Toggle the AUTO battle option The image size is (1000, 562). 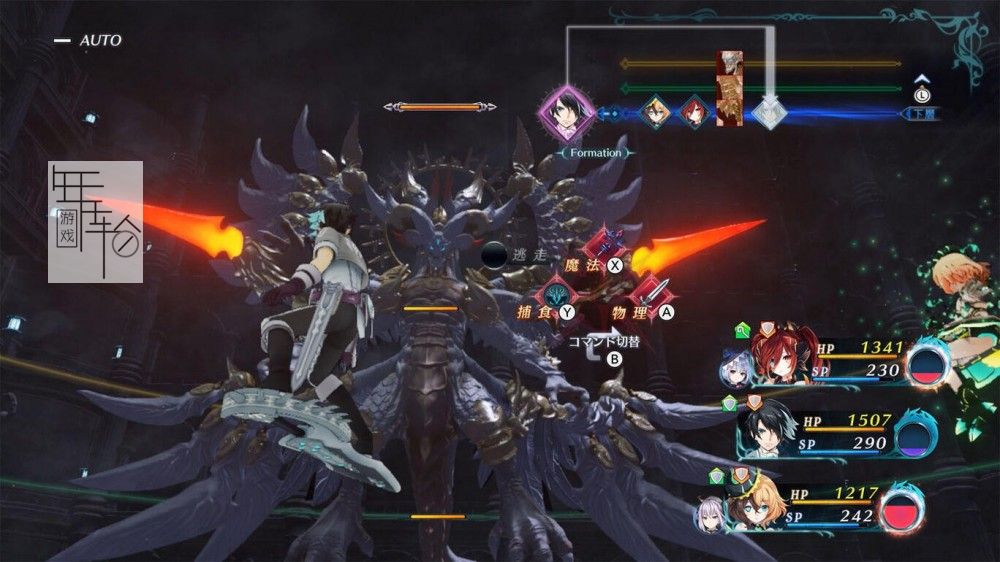(x=88, y=40)
